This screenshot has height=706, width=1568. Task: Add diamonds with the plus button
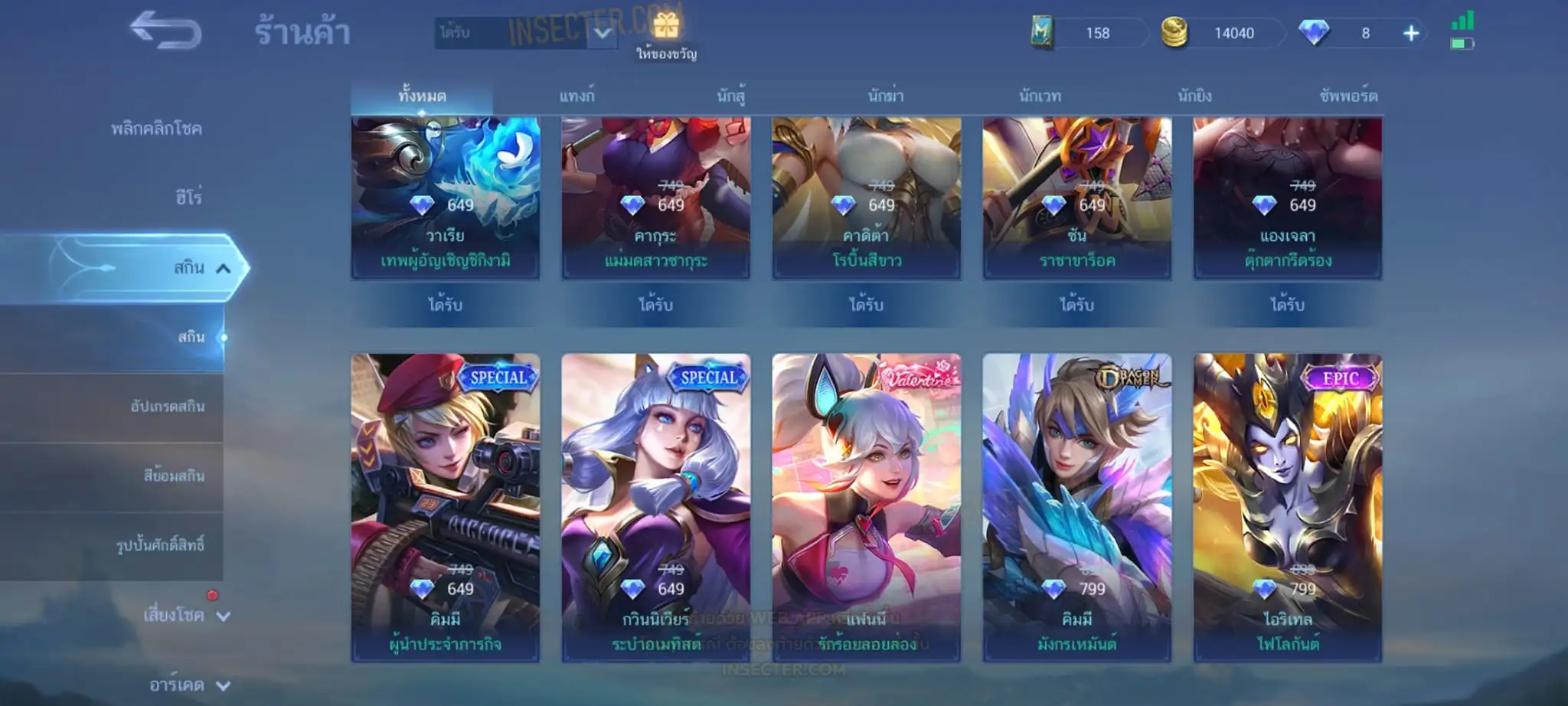(1411, 33)
